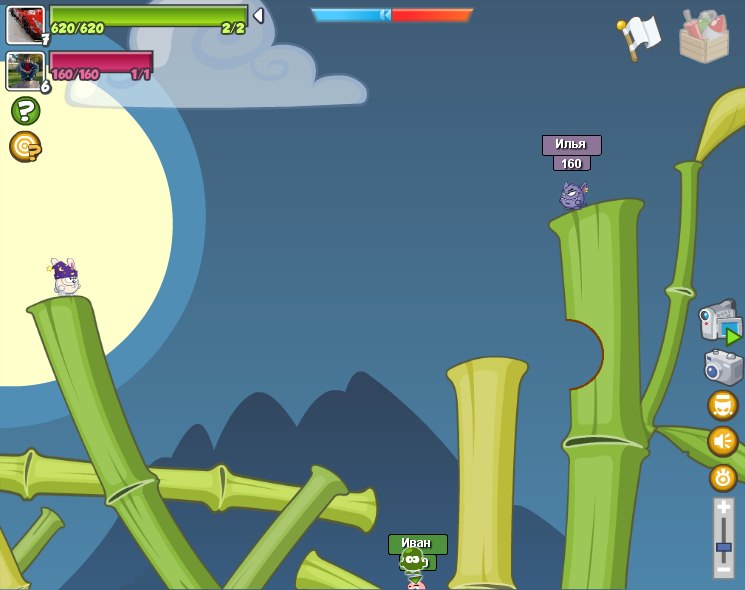The height and width of the screenshot is (590, 745).
Task: Click the orange eye button
Action: (x=723, y=477)
